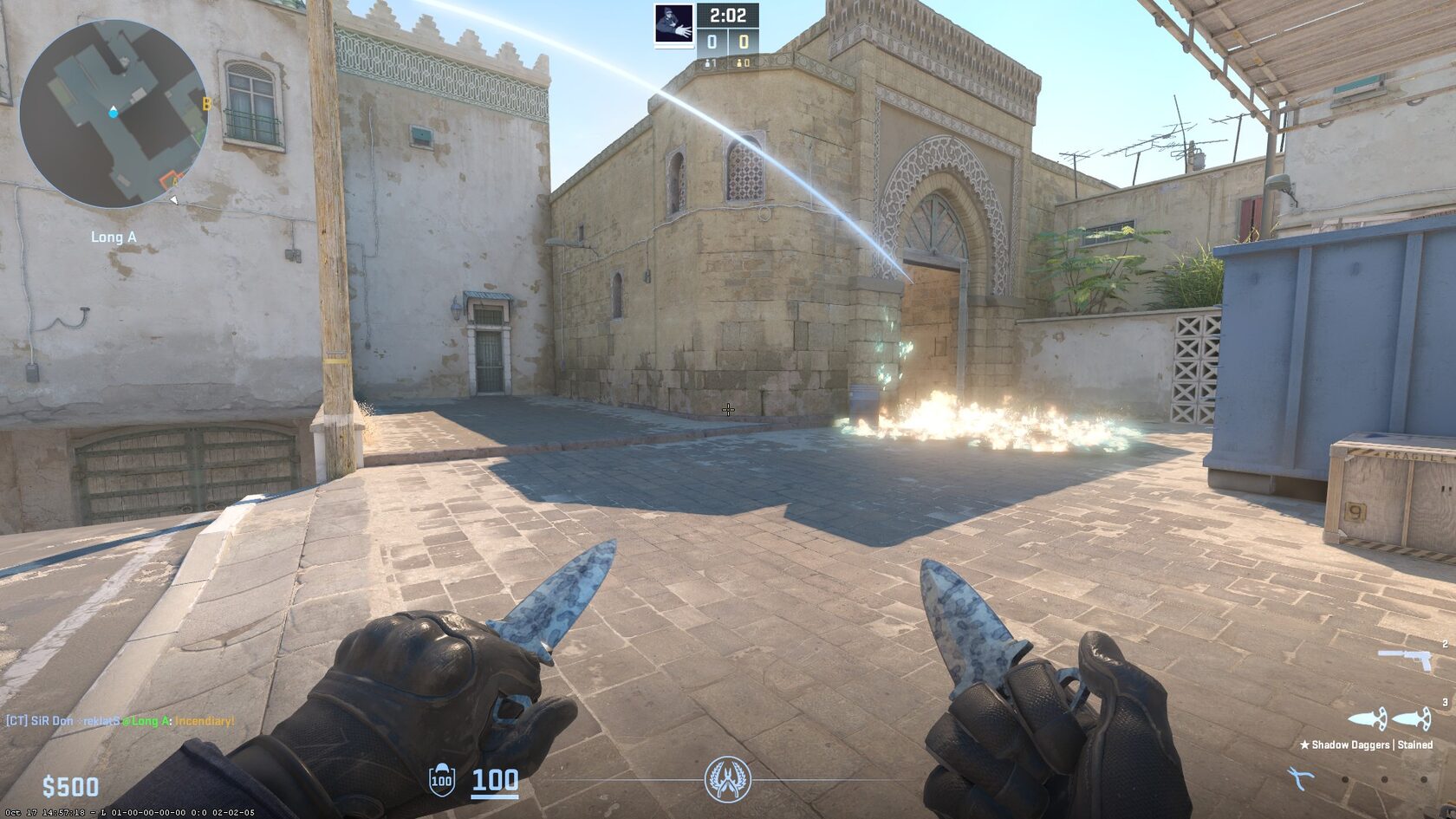Viewport: 1456px width, 819px height.
Task: Select the right Shadow Dagger icon
Action: (1412, 719)
